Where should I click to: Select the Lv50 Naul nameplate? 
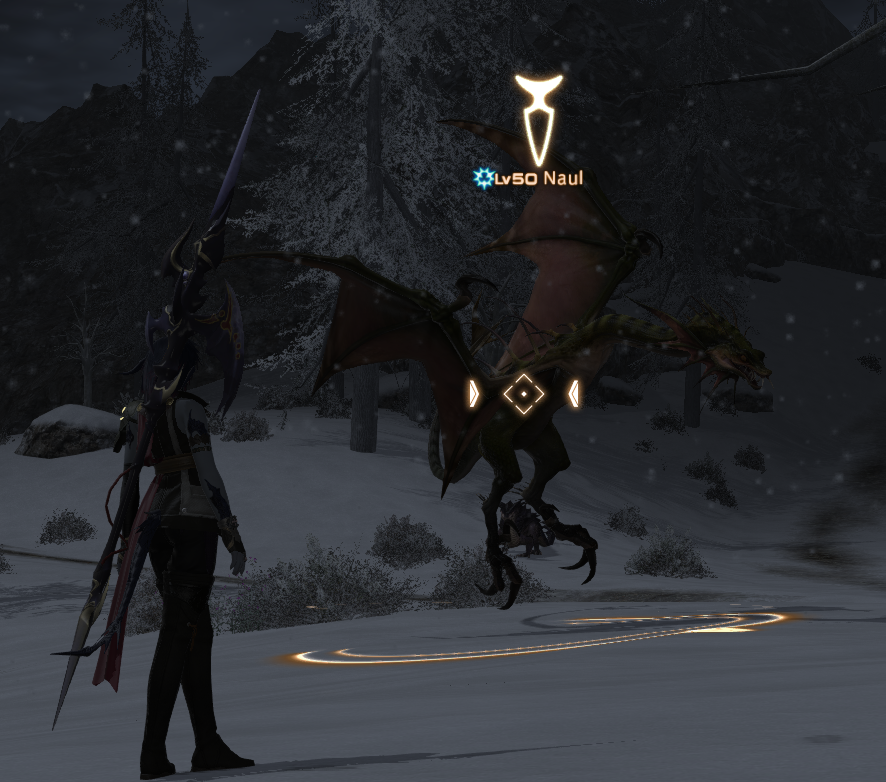(530, 179)
